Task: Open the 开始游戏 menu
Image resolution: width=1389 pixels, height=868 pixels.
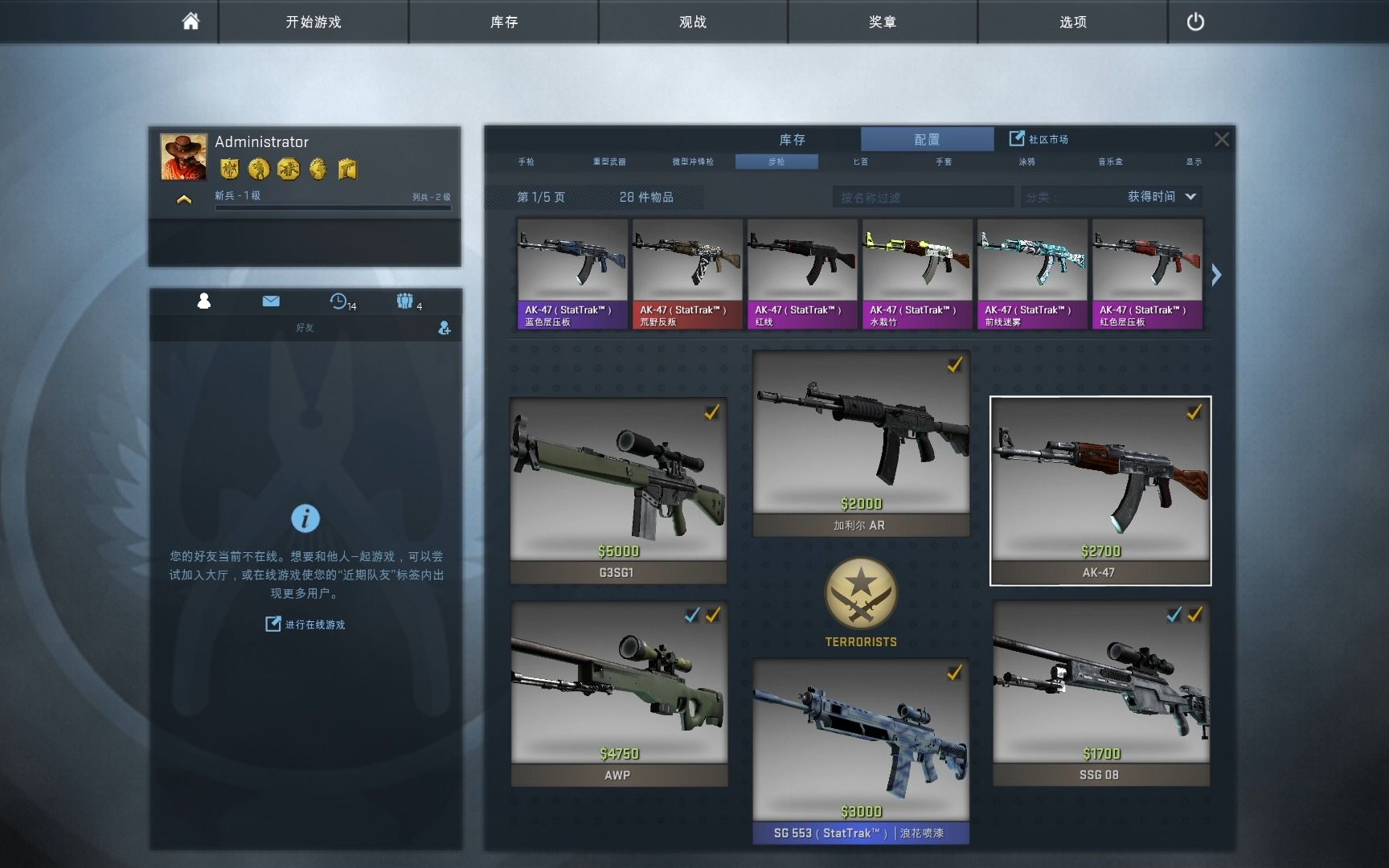Action: tap(313, 22)
